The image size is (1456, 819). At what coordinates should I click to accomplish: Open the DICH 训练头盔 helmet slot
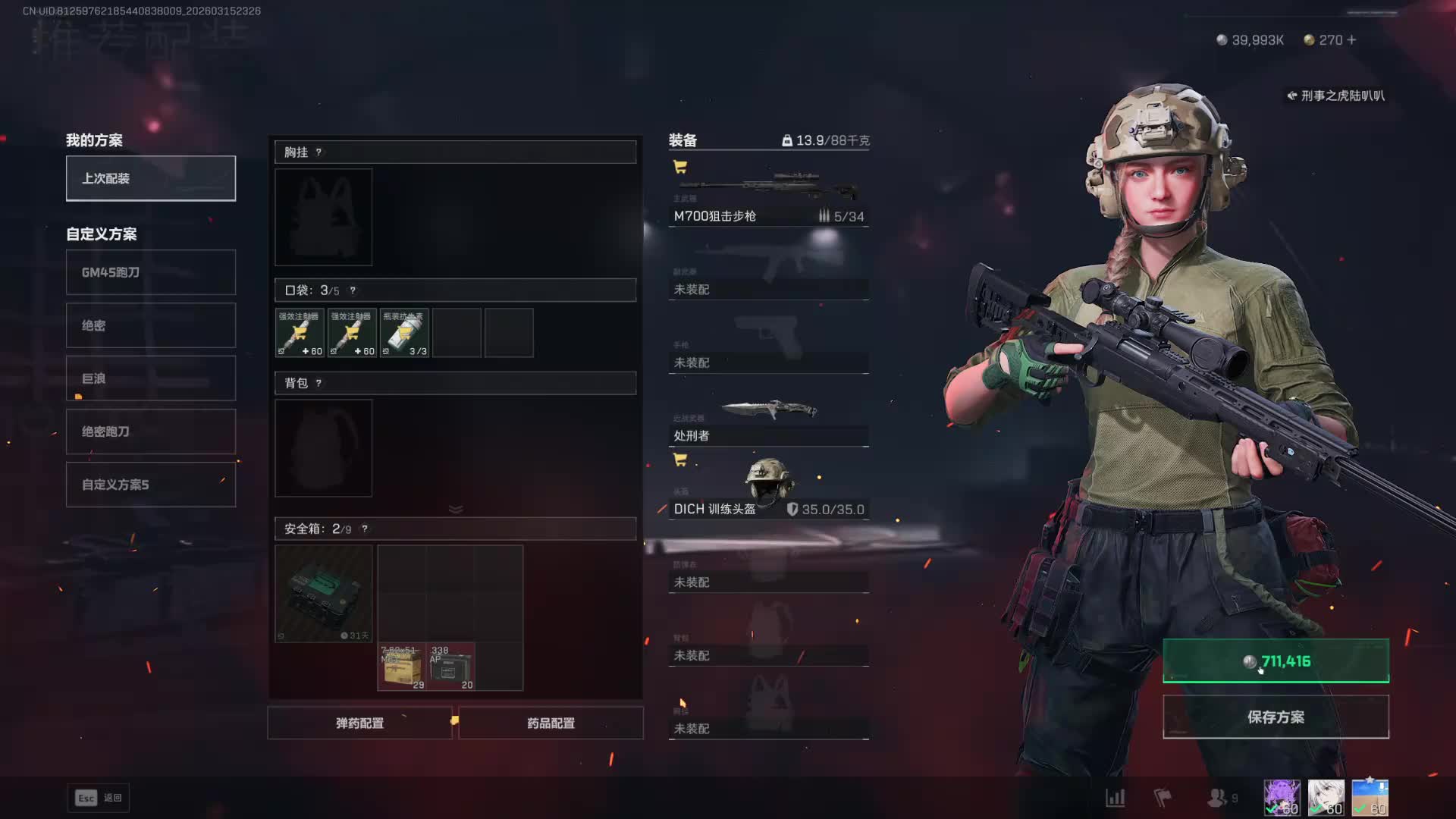point(768,489)
